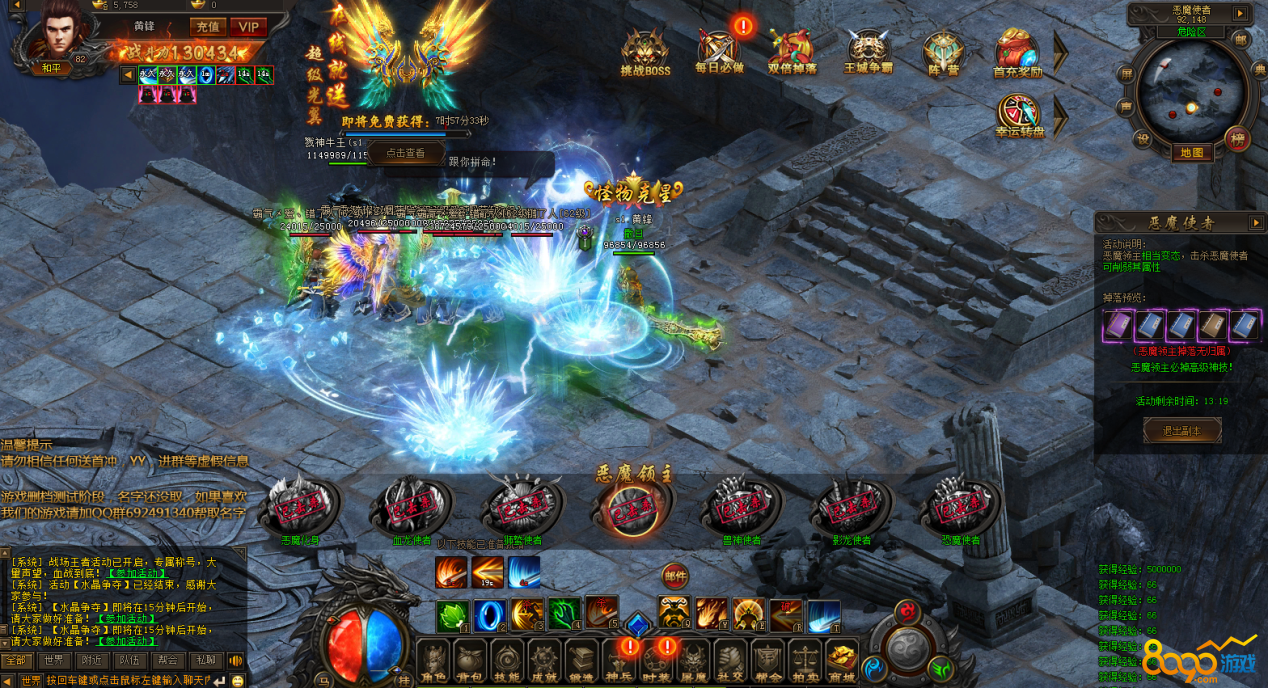The width and height of the screenshot is (1268, 688).
Task: Open the 榜 ranking button beside minimap
Action: pyautogui.click(x=1238, y=138)
